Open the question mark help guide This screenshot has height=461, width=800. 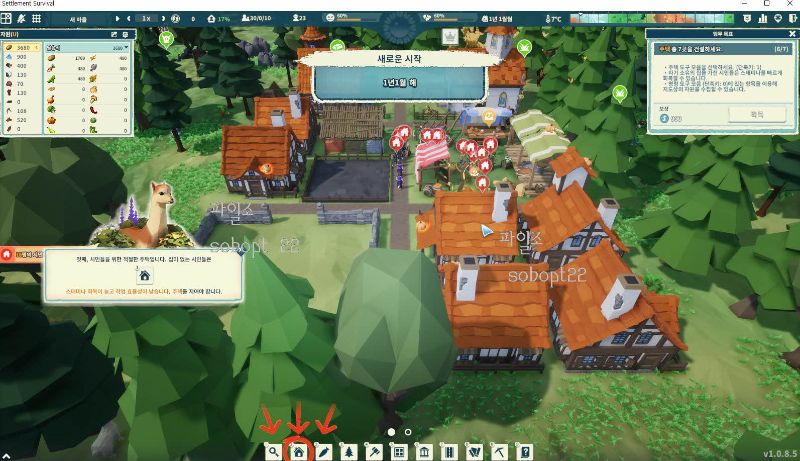click(x=525, y=451)
